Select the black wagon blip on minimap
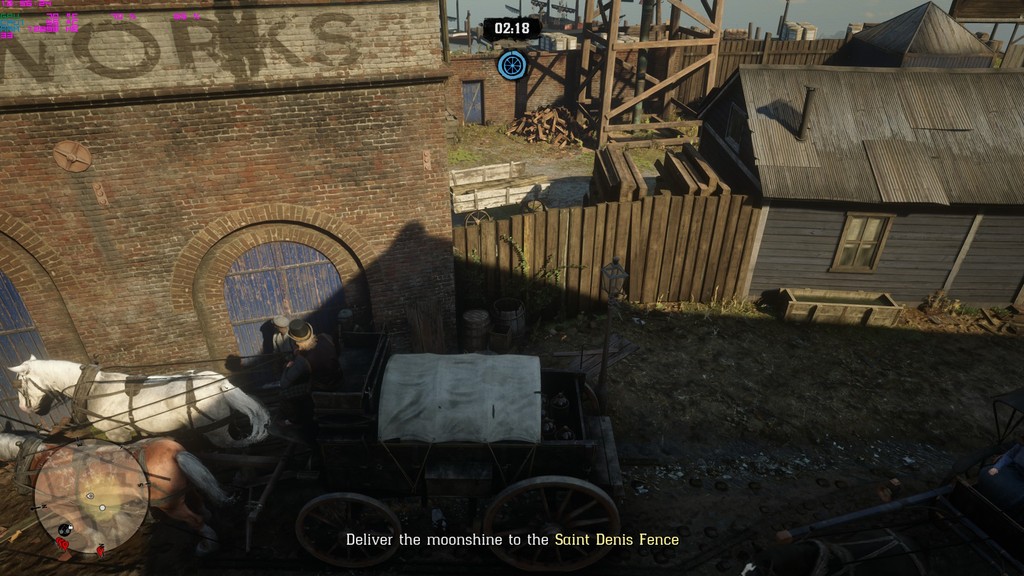Viewport: 1024px width, 576px height. tap(65, 529)
